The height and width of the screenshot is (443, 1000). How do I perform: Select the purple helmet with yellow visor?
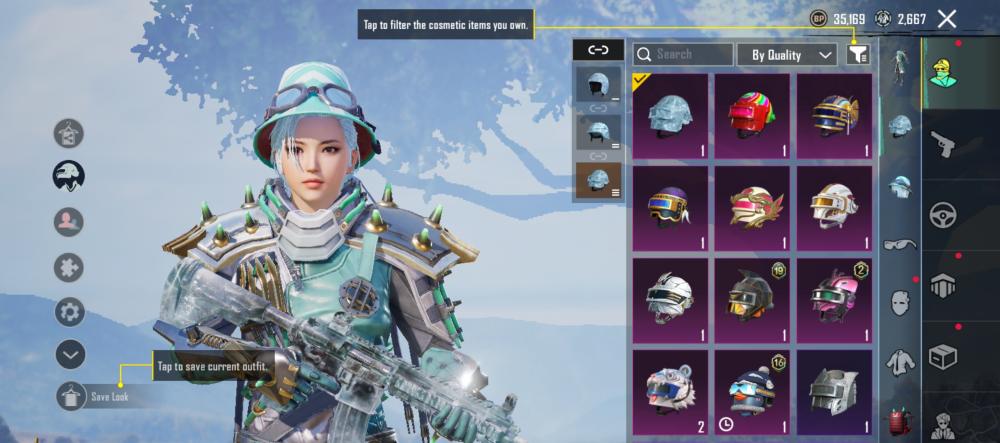[x=669, y=208]
